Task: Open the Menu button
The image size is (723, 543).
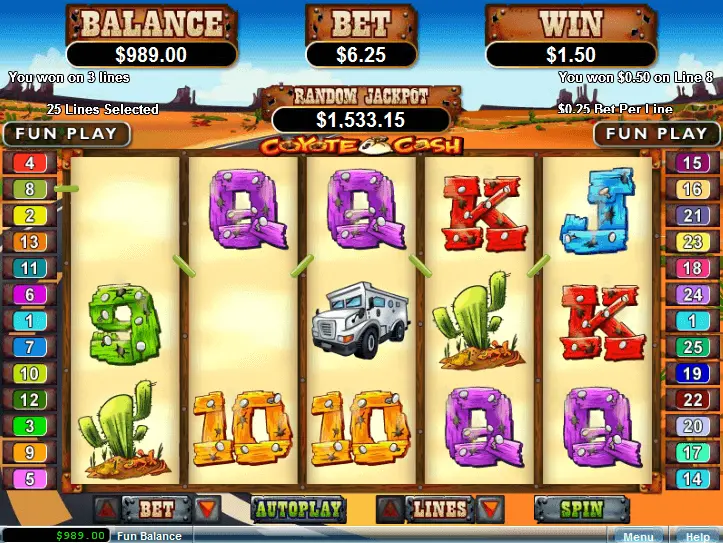Action: point(637,536)
